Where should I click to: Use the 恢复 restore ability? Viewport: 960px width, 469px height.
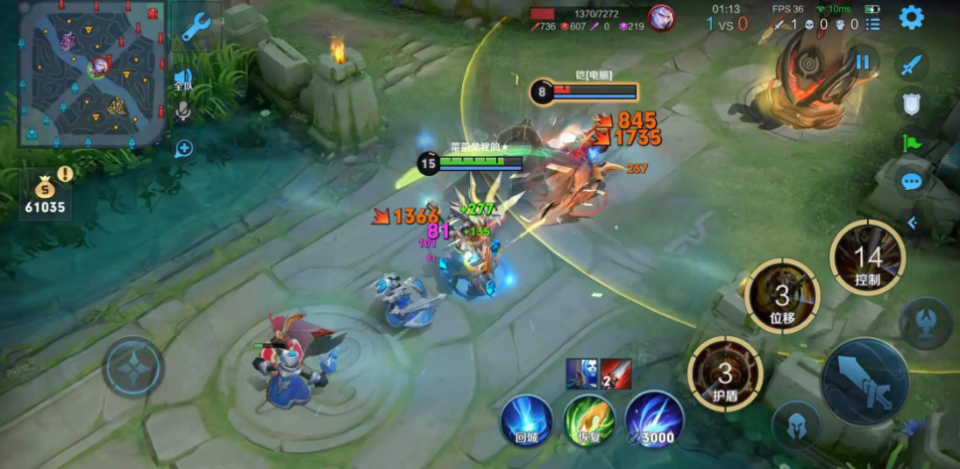coord(589,419)
